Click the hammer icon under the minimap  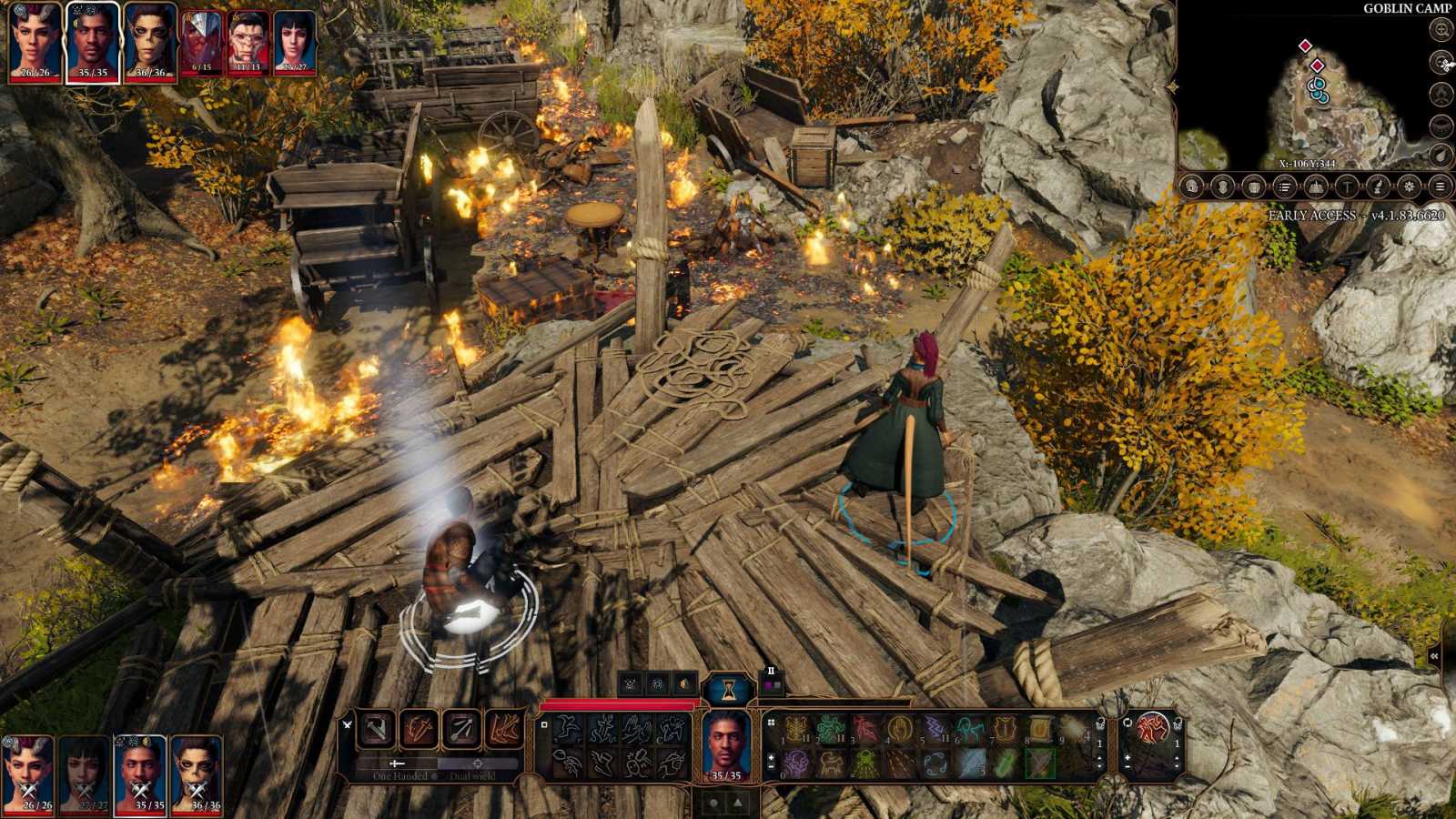pyautogui.click(x=1347, y=187)
